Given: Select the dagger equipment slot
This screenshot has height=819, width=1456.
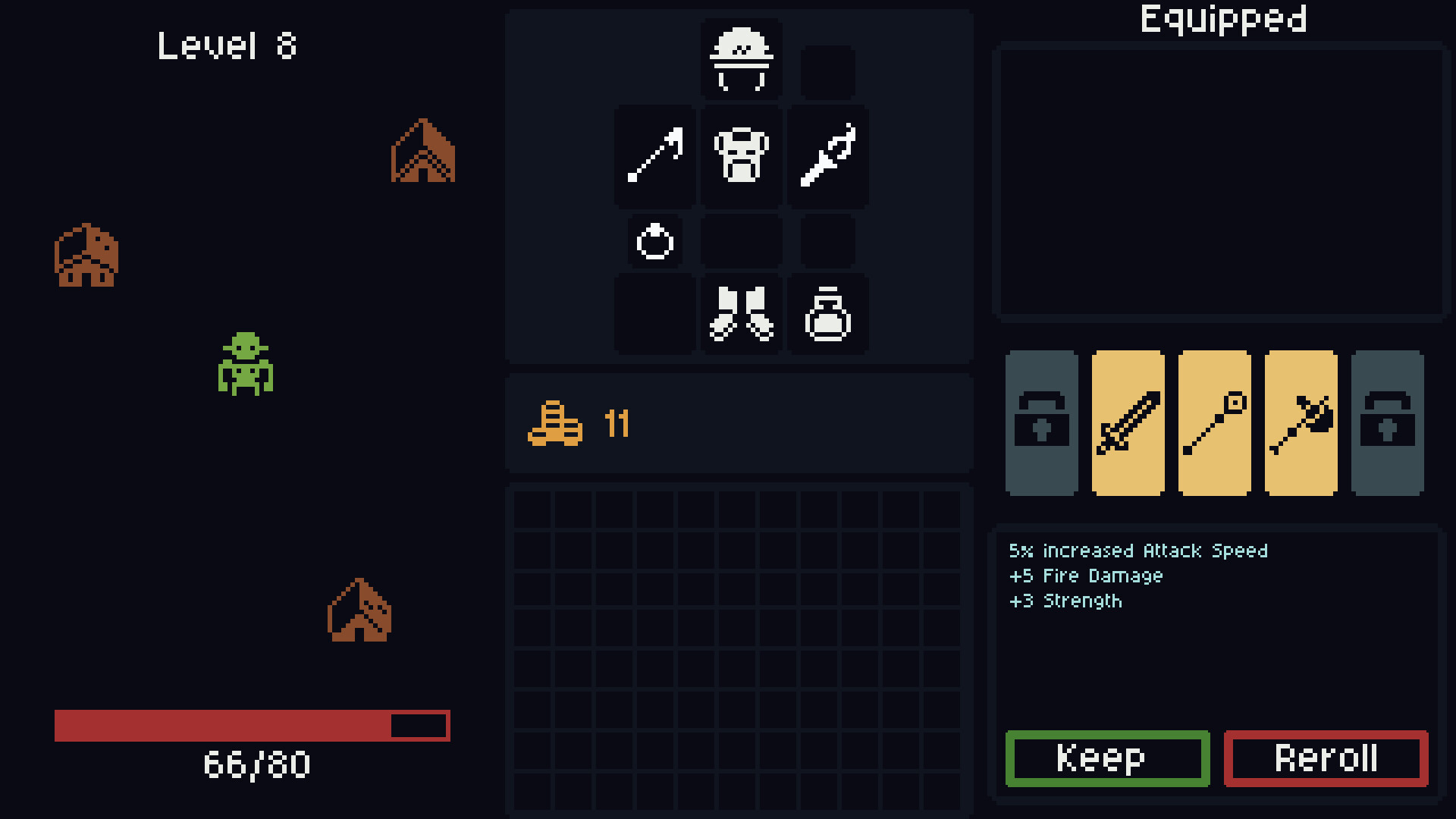Looking at the screenshot, I should click(x=828, y=155).
